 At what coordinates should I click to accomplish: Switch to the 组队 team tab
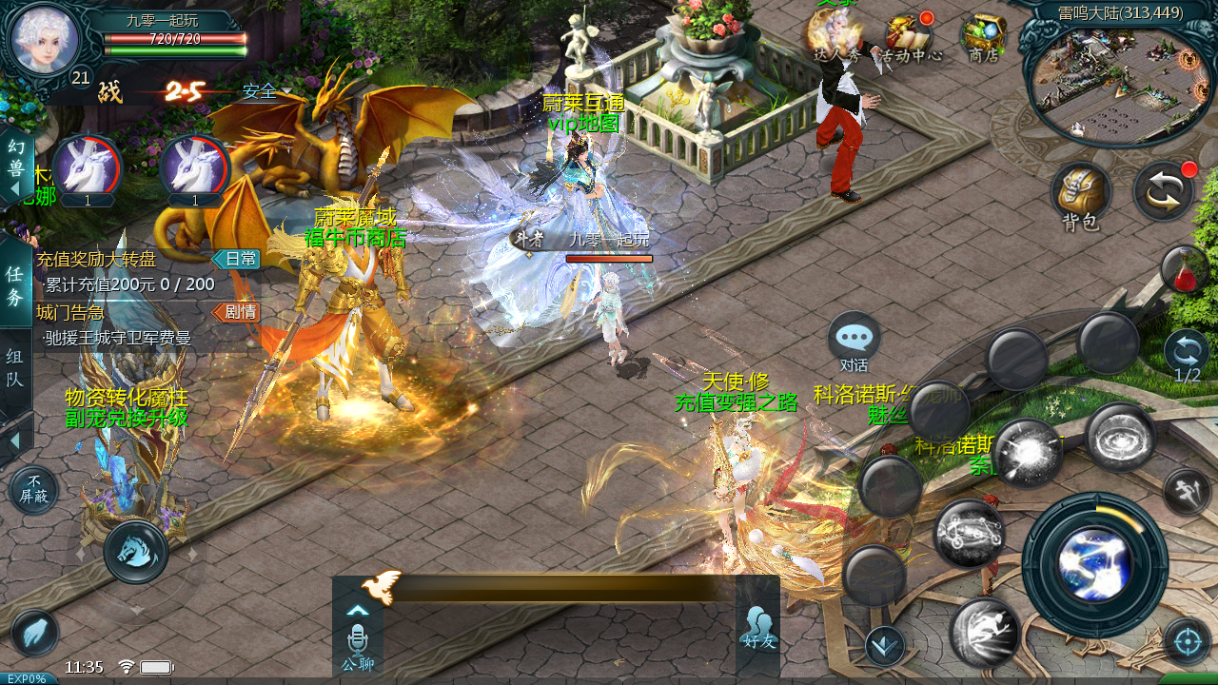[15, 368]
